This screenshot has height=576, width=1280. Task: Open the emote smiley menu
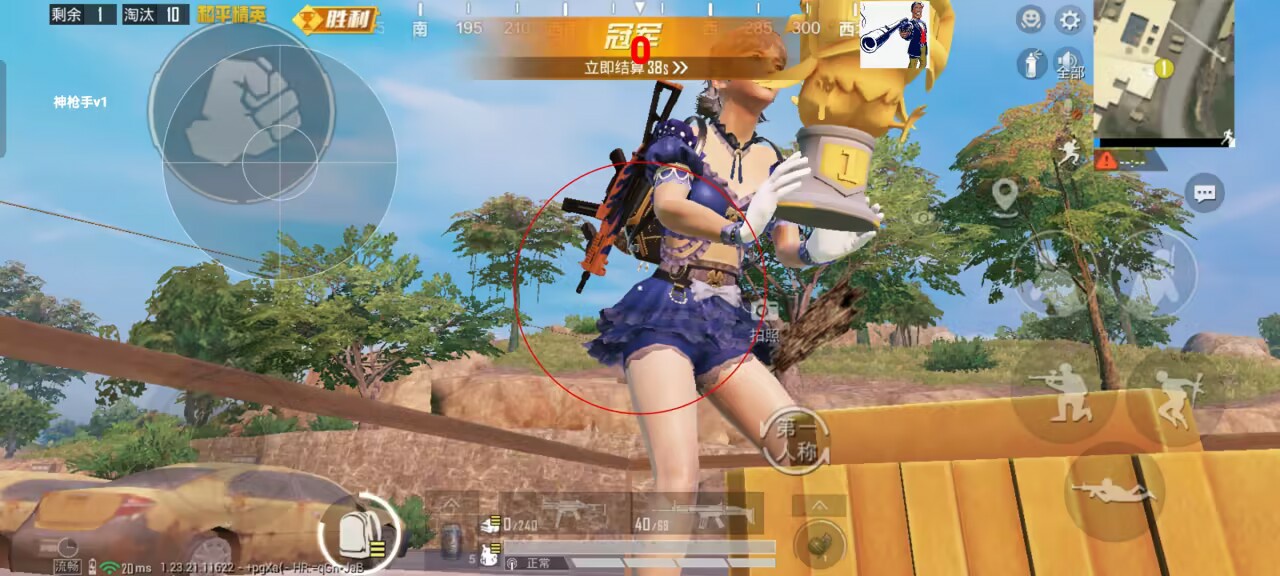tap(1030, 19)
